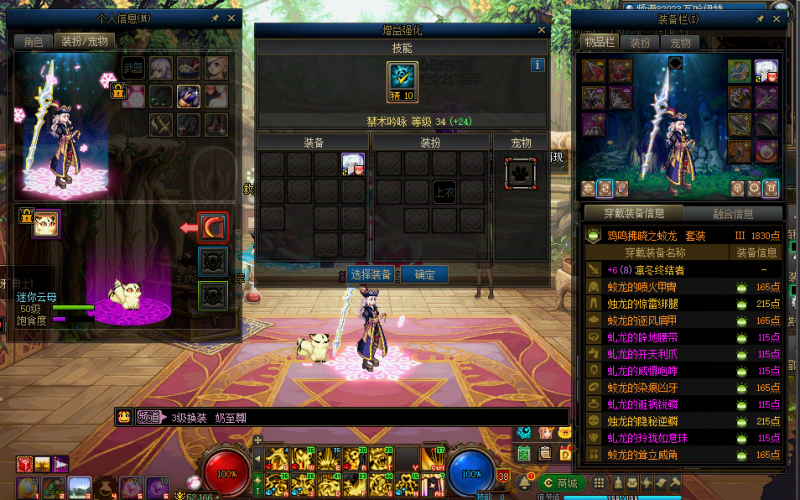The height and width of the screenshot is (500, 800).
Task: Open the 装扮 avatar tab in equipment window
Action: pyautogui.click(x=638, y=43)
